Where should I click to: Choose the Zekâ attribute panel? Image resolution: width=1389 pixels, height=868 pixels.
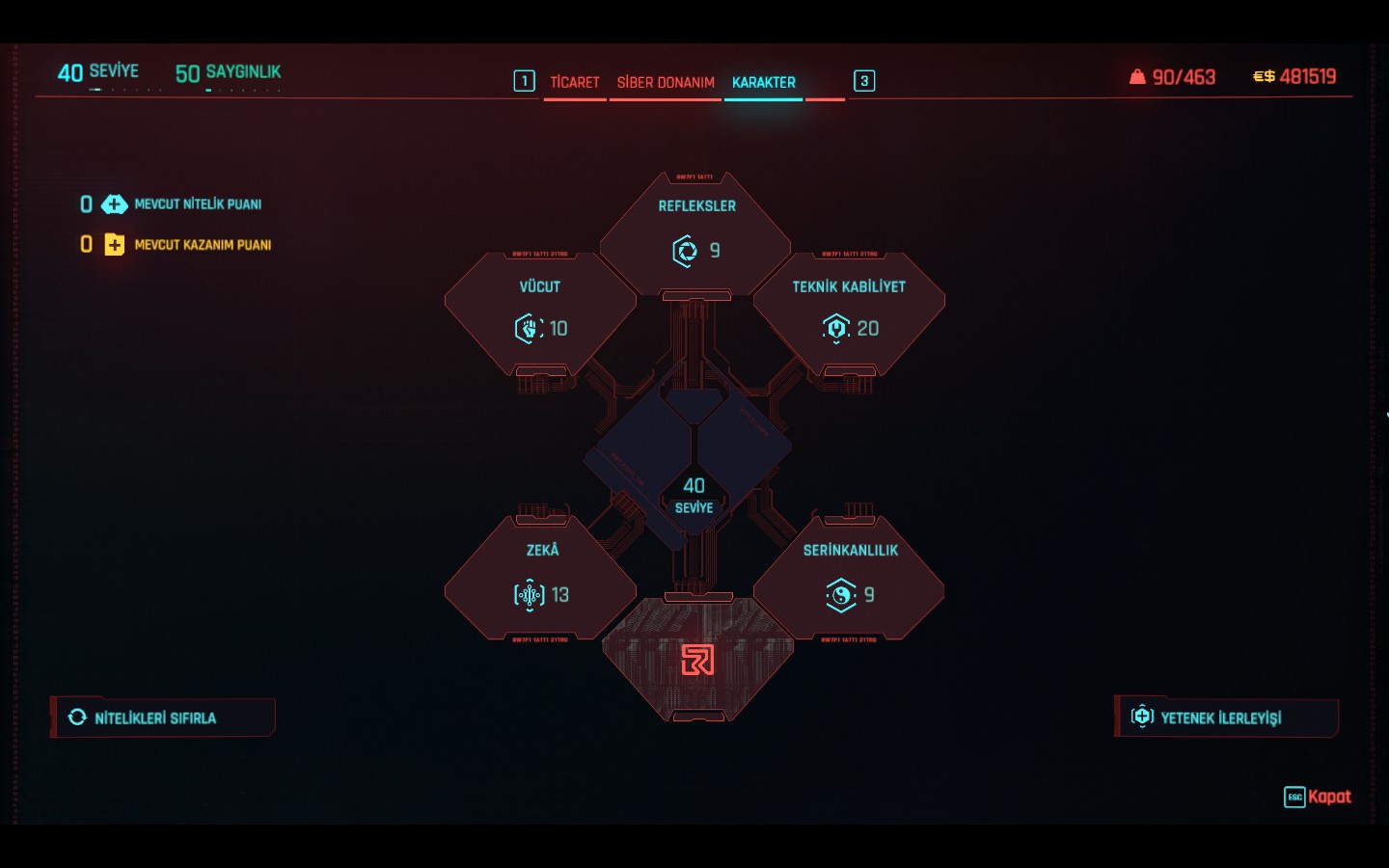pos(540,576)
